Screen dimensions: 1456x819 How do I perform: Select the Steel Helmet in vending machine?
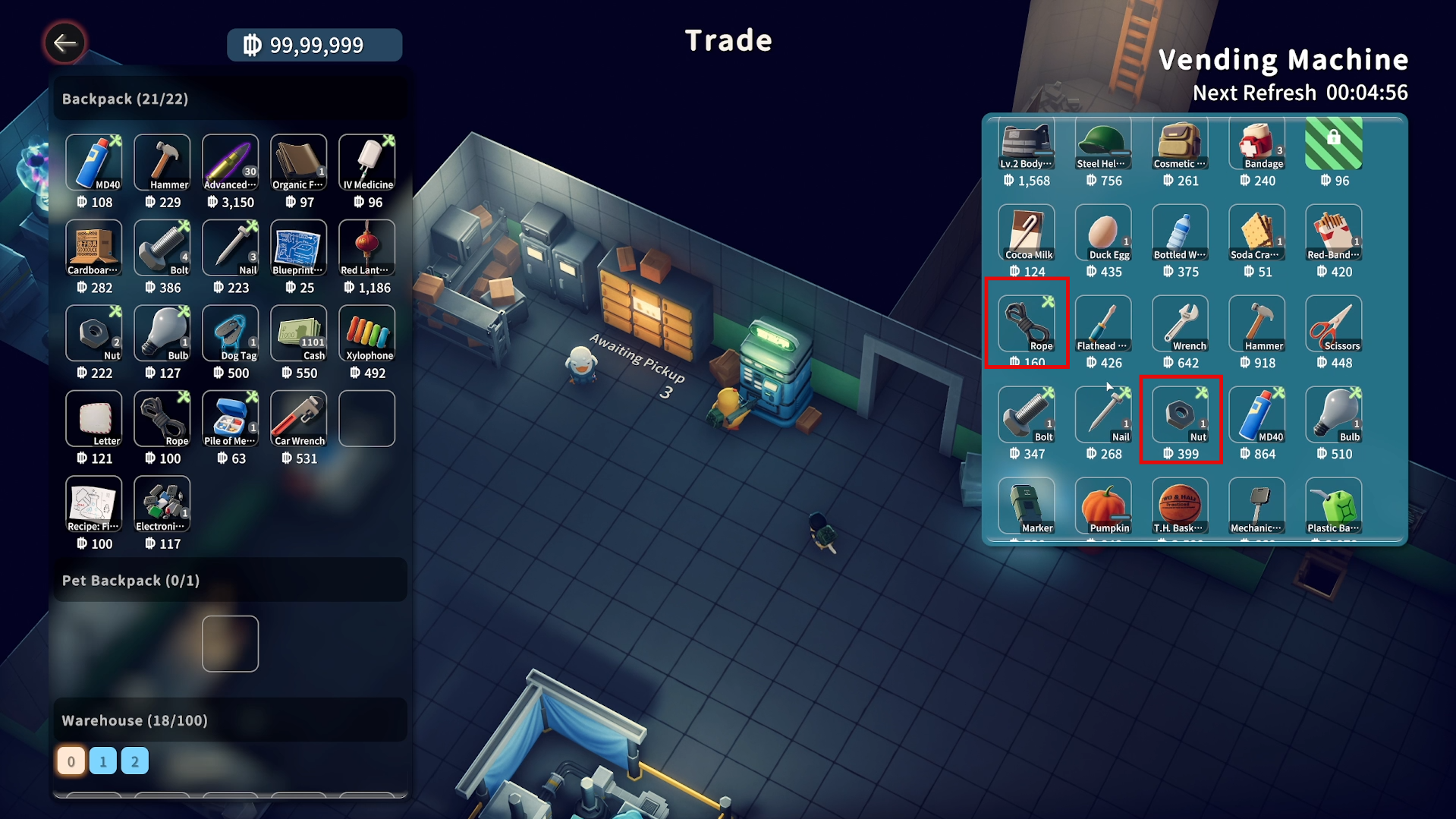1102,144
